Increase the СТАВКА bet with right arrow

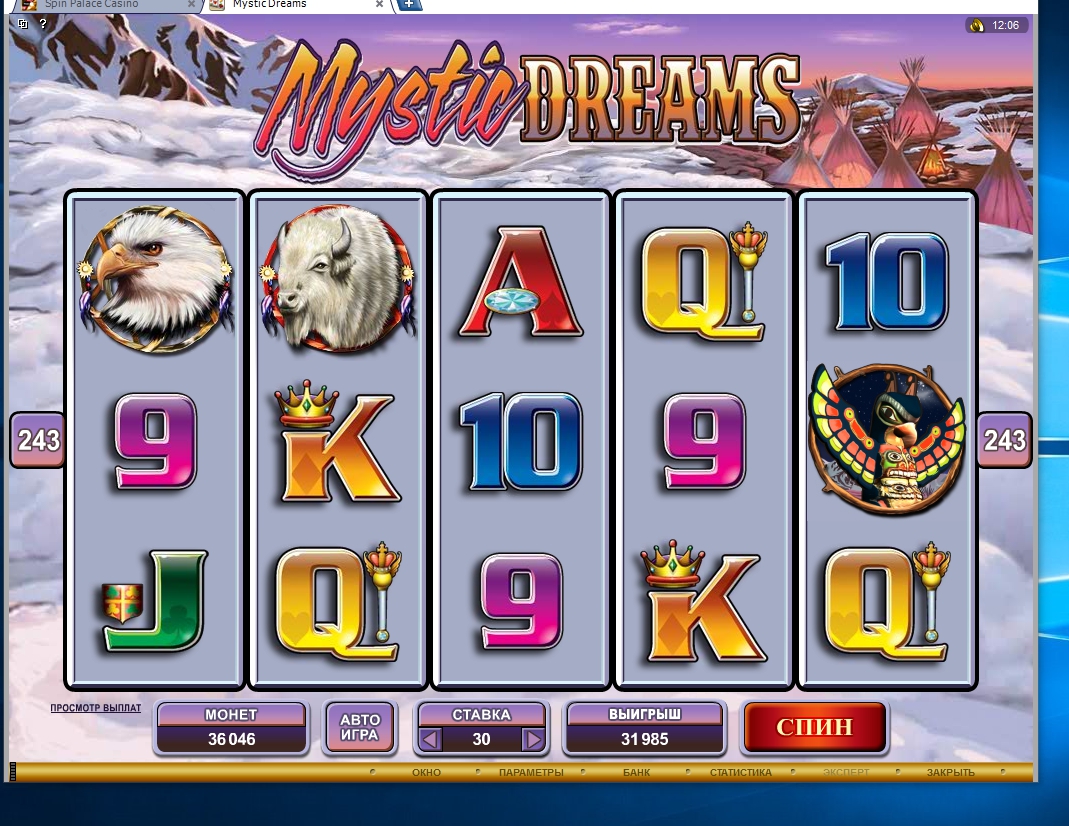coord(533,740)
